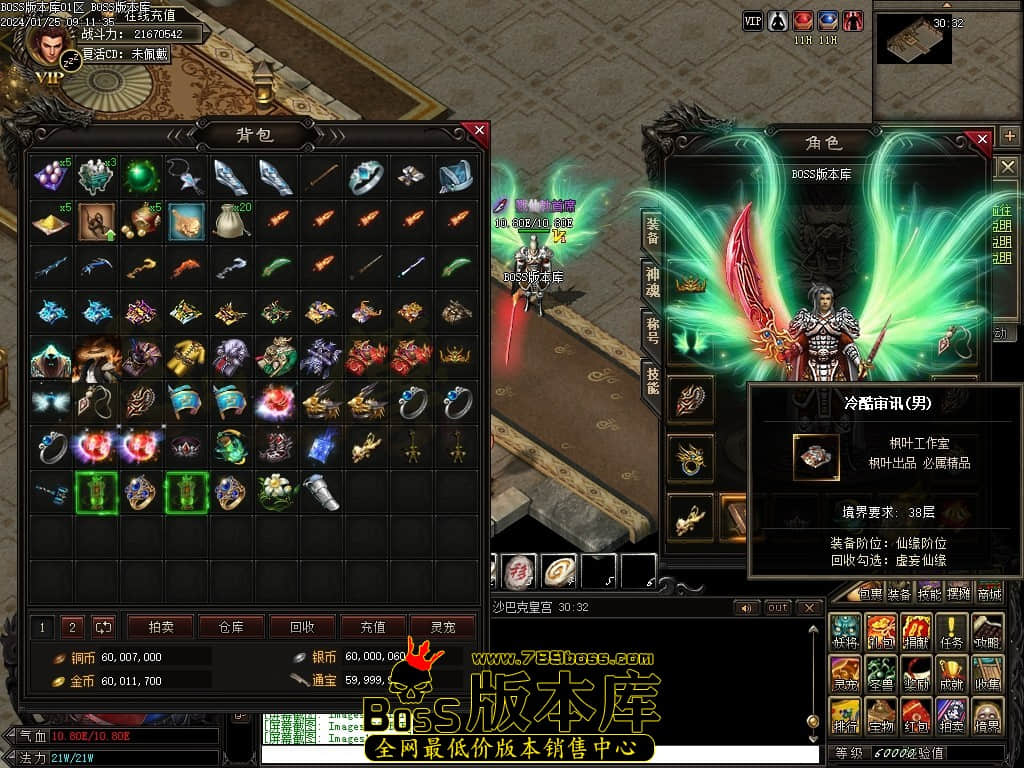This screenshot has height=768, width=1024.
Task: Close the 背包 backpack window
Action: (x=480, y=130)
